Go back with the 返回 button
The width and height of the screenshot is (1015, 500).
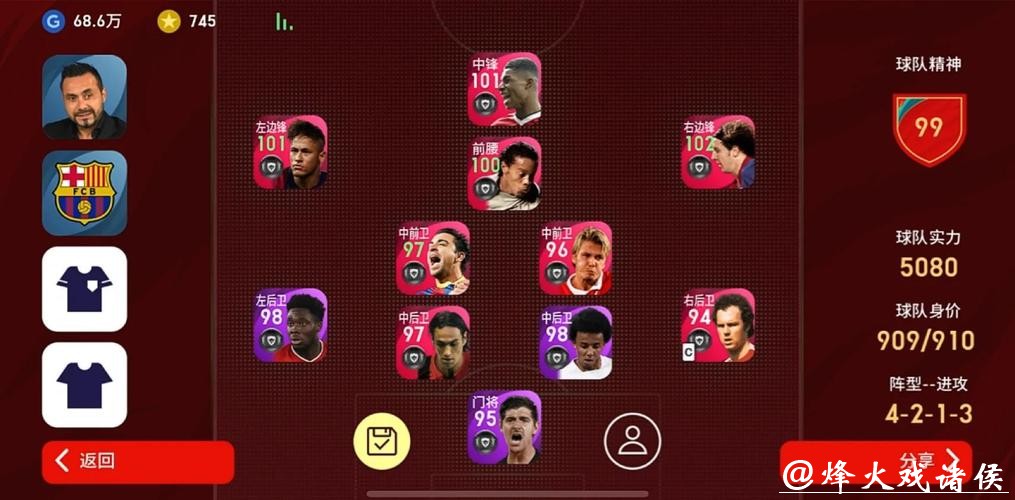[x=137, y=461]
